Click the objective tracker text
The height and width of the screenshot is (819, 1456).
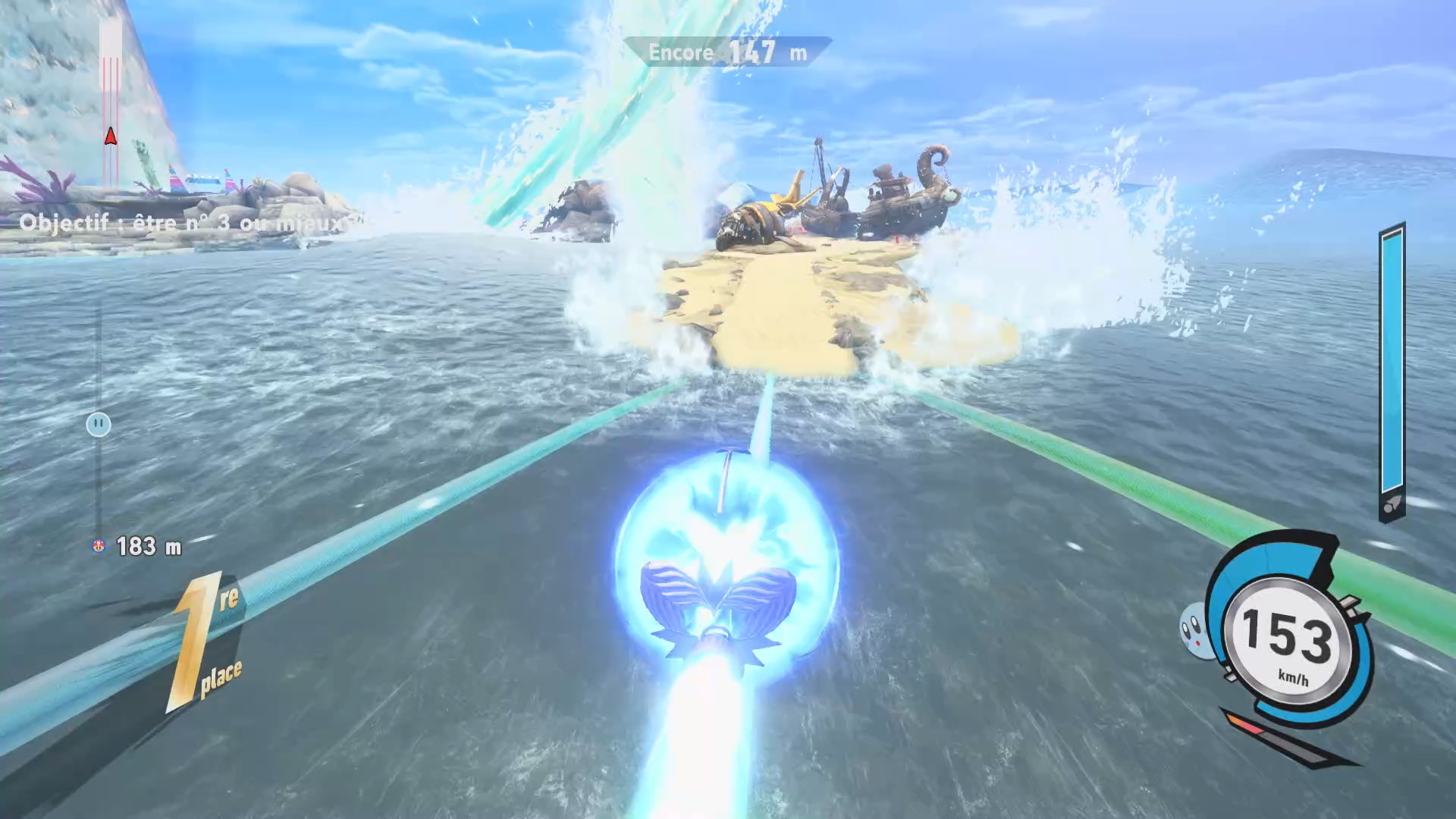(x=182, y=223)
